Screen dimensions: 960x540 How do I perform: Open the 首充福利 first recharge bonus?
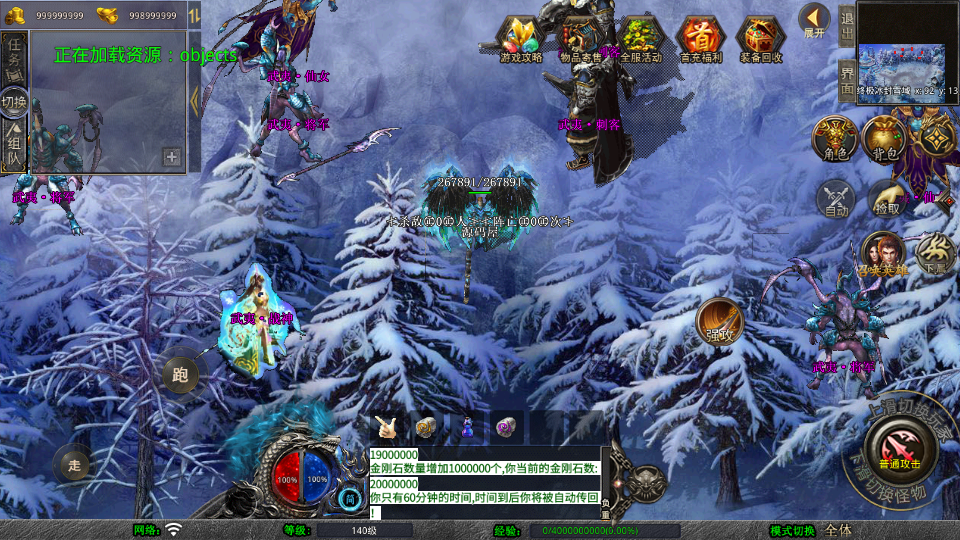click(x=701, y=38)
